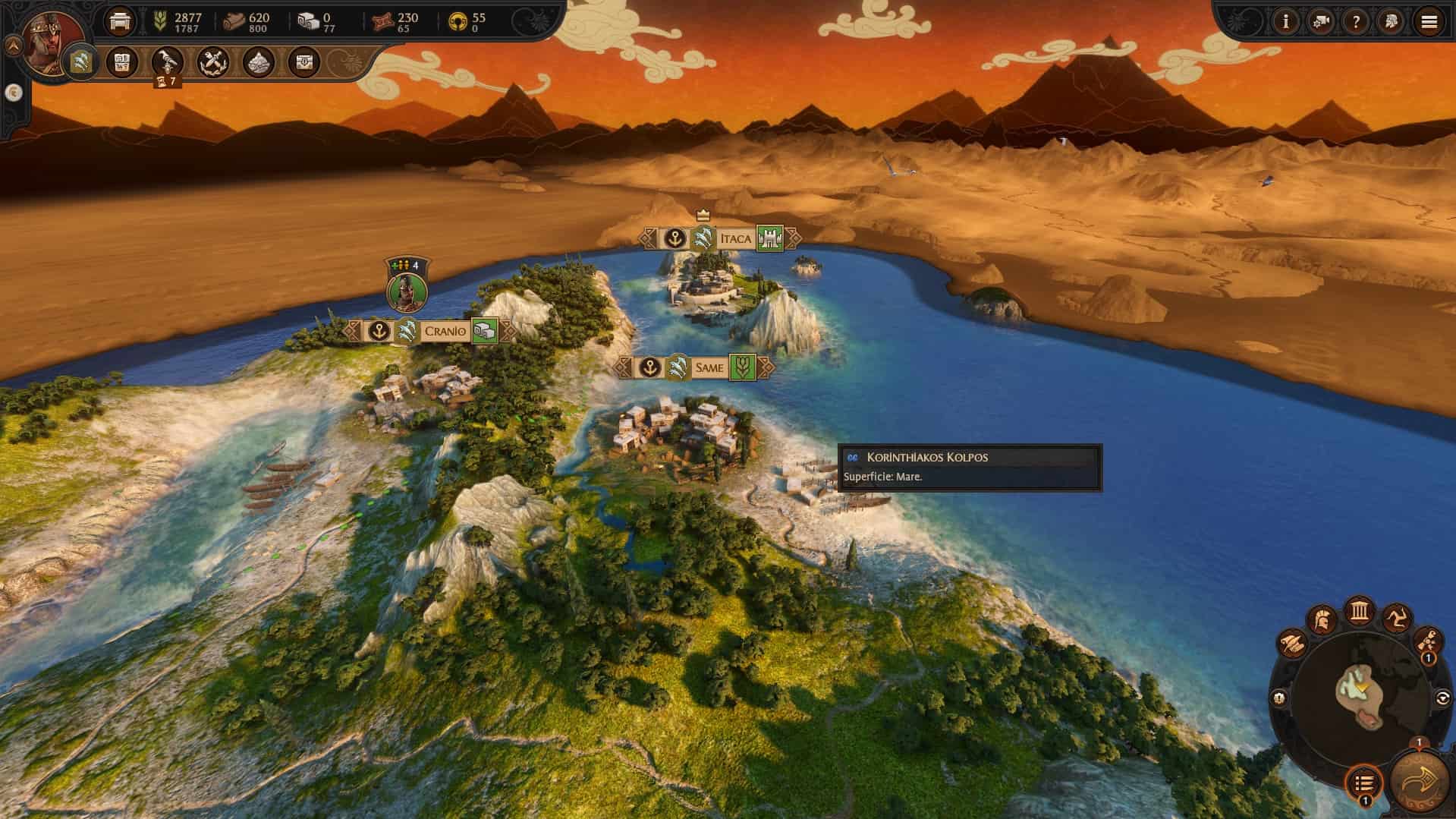The image size is (1456, 819).
Task: Open the temple columns button above minimap
Action: [x=1359, y=611]
